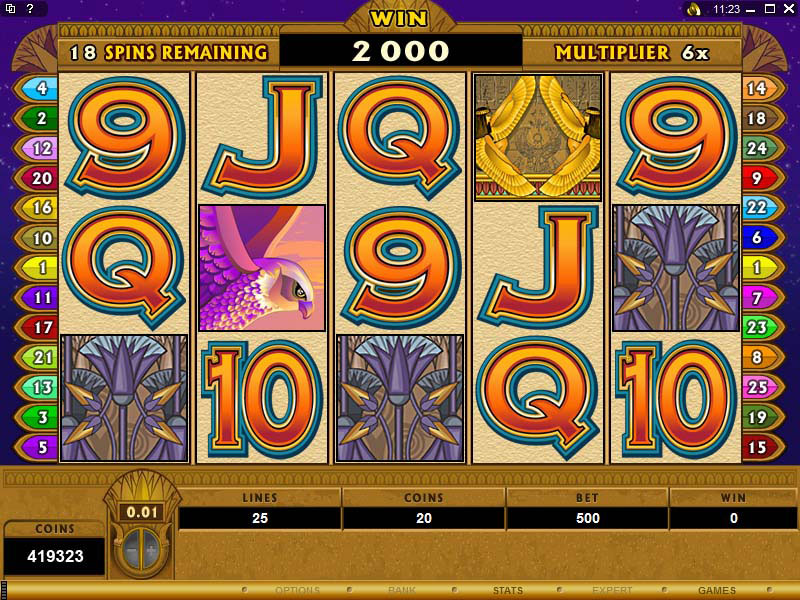
Task: Open the Games menu
Action: point(717,591)
